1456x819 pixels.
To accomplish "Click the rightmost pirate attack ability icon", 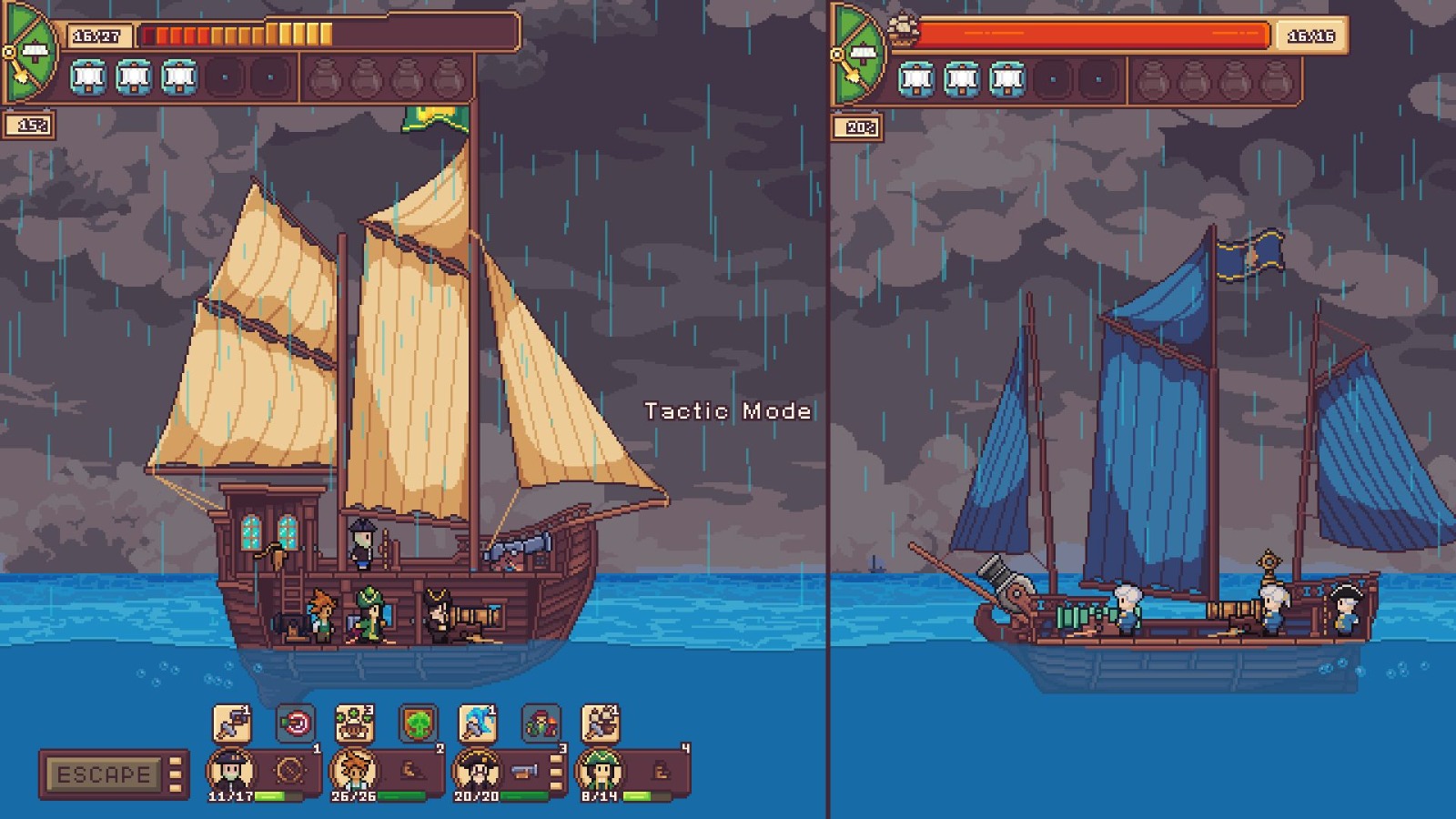I will coord(599,722).
